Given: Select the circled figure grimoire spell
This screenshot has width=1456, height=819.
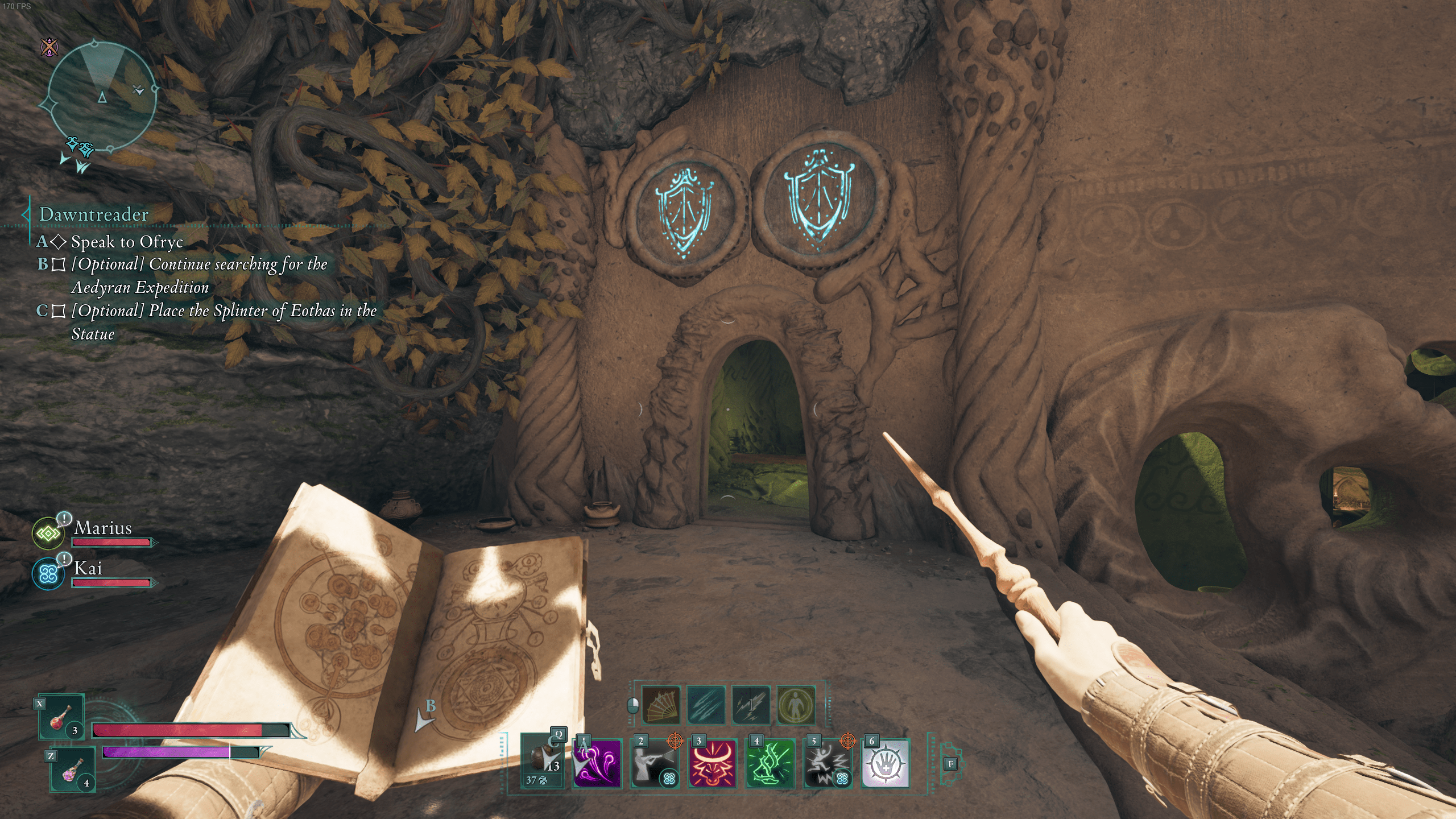Looking at the screenshot, I should click(x=796, y=706).
